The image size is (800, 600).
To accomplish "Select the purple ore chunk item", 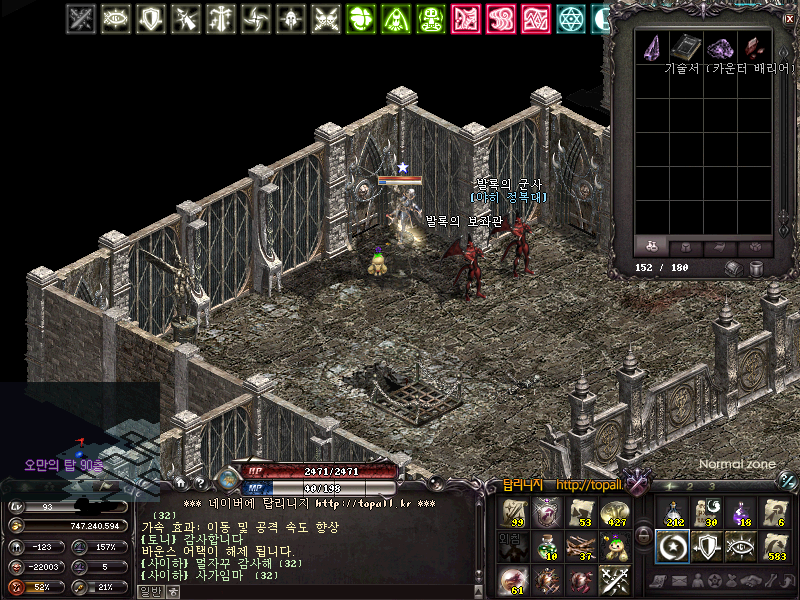I will (720, 48).
